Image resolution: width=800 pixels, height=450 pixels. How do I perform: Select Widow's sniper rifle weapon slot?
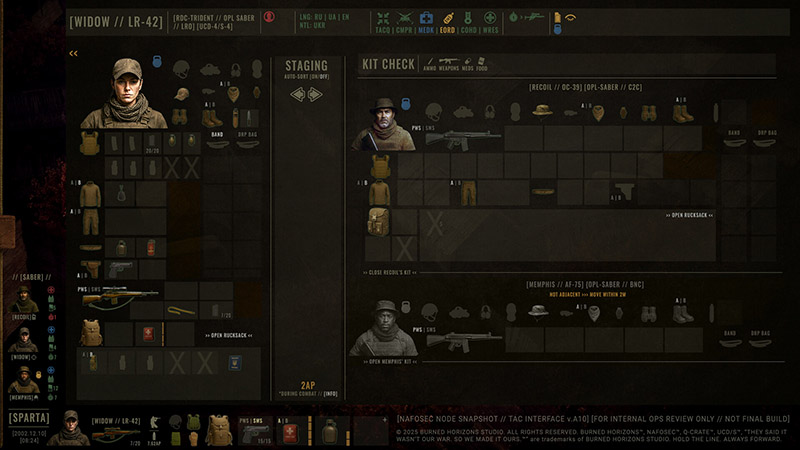coord(119,297)
